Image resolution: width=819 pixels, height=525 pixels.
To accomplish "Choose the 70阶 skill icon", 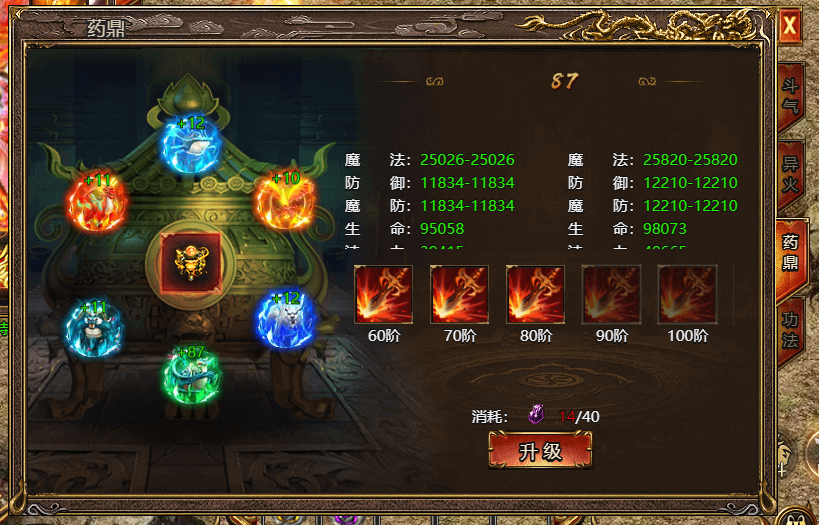I will pos(460,294).
